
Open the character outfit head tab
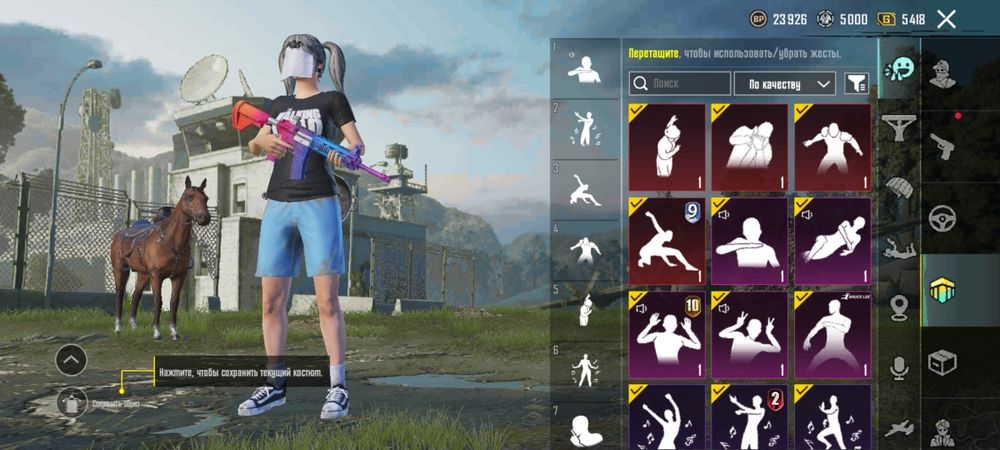pyautogui.click(x=942, y=73)
